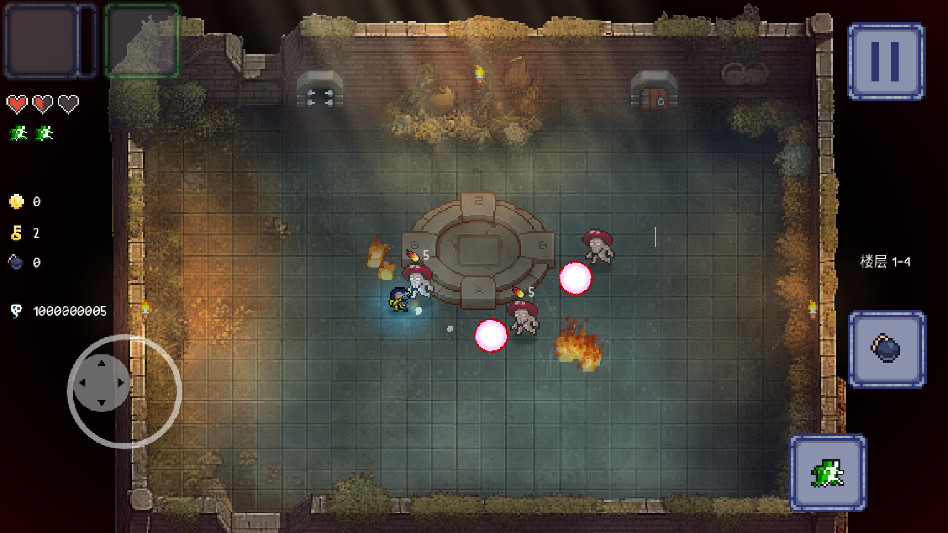
Task: Select the green-bordered item slot
Action: [x=141, y=41]
